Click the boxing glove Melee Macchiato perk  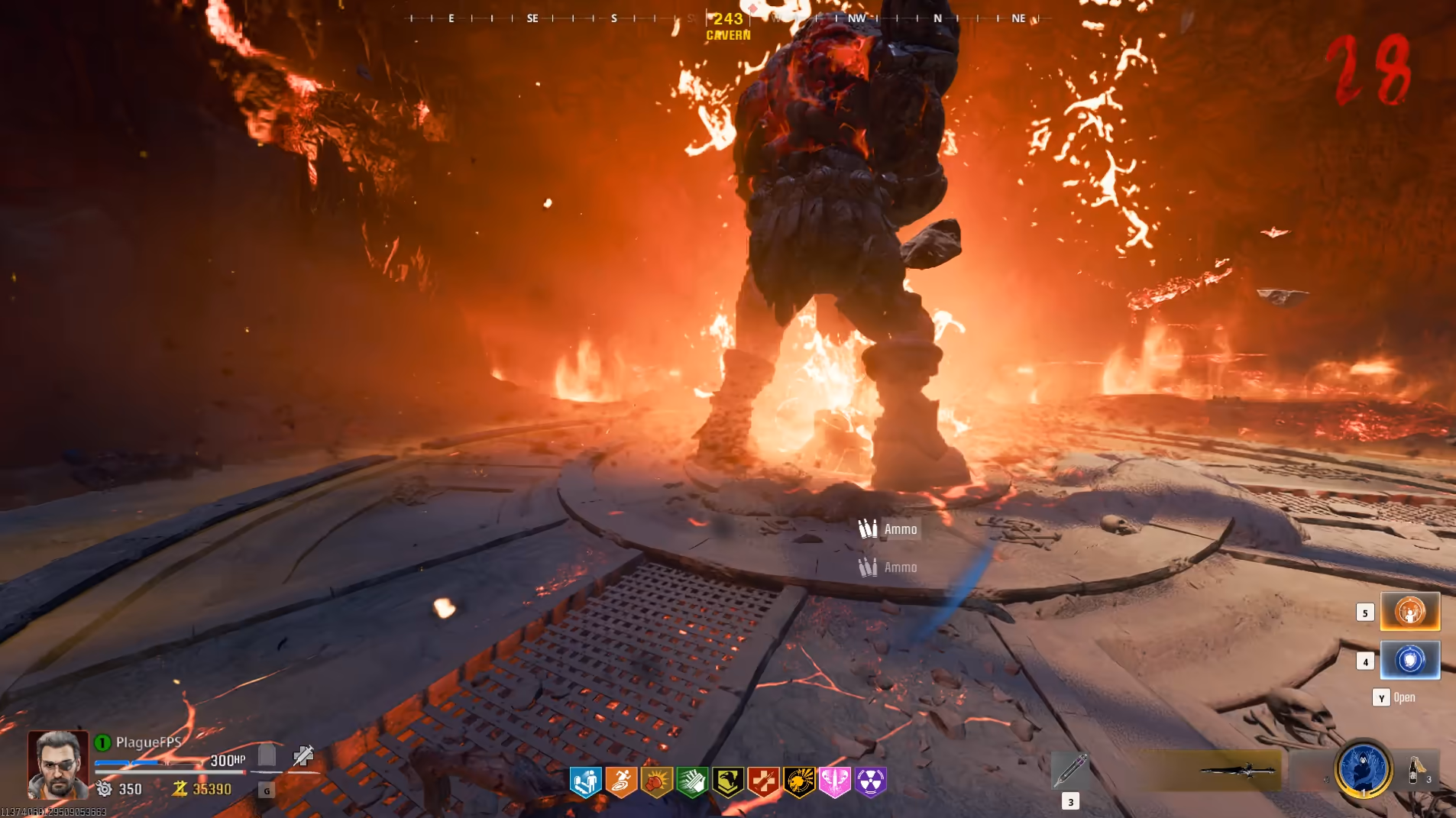[657, 782]
